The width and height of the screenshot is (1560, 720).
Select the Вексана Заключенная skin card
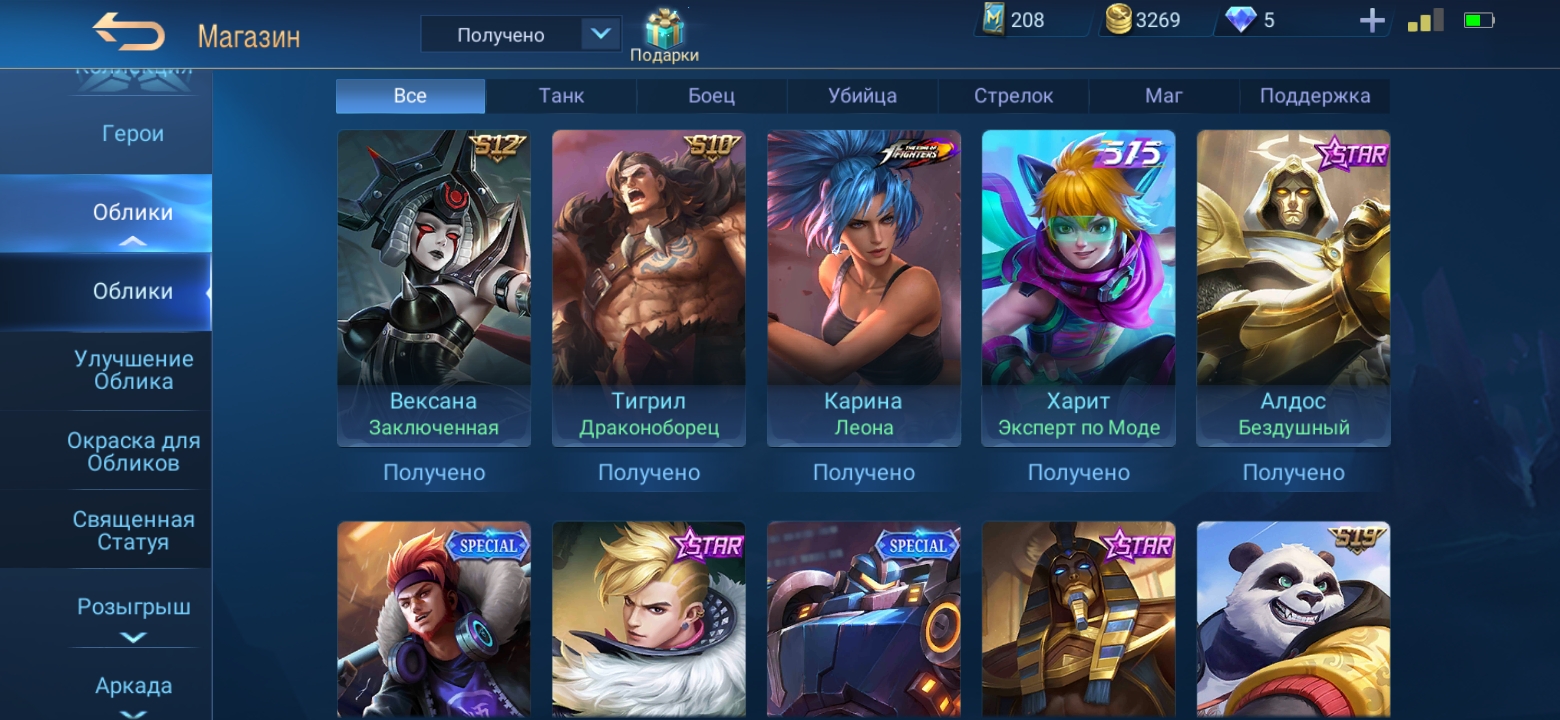click(434, 287)
